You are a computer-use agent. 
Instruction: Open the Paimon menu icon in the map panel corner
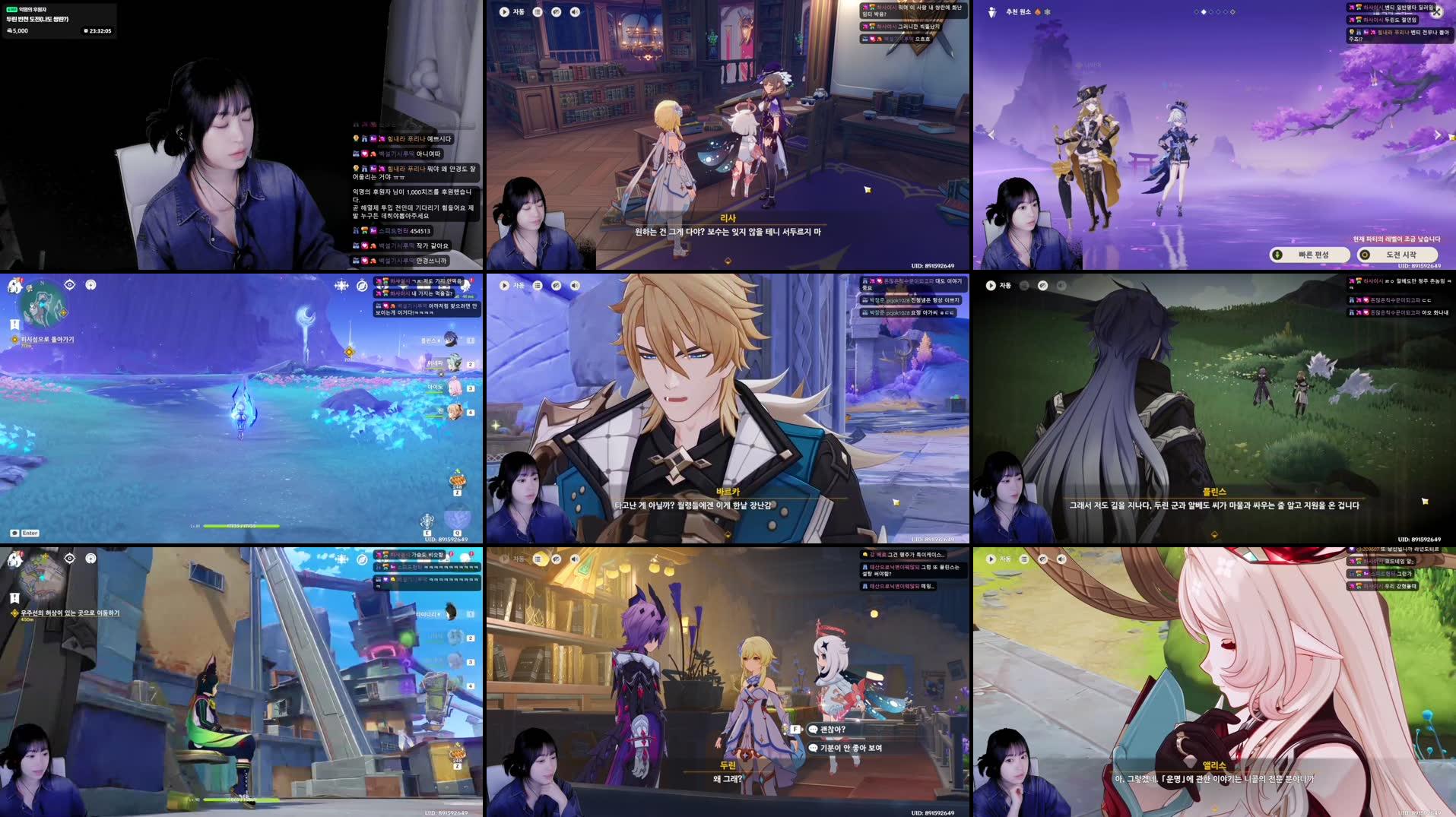14,285
